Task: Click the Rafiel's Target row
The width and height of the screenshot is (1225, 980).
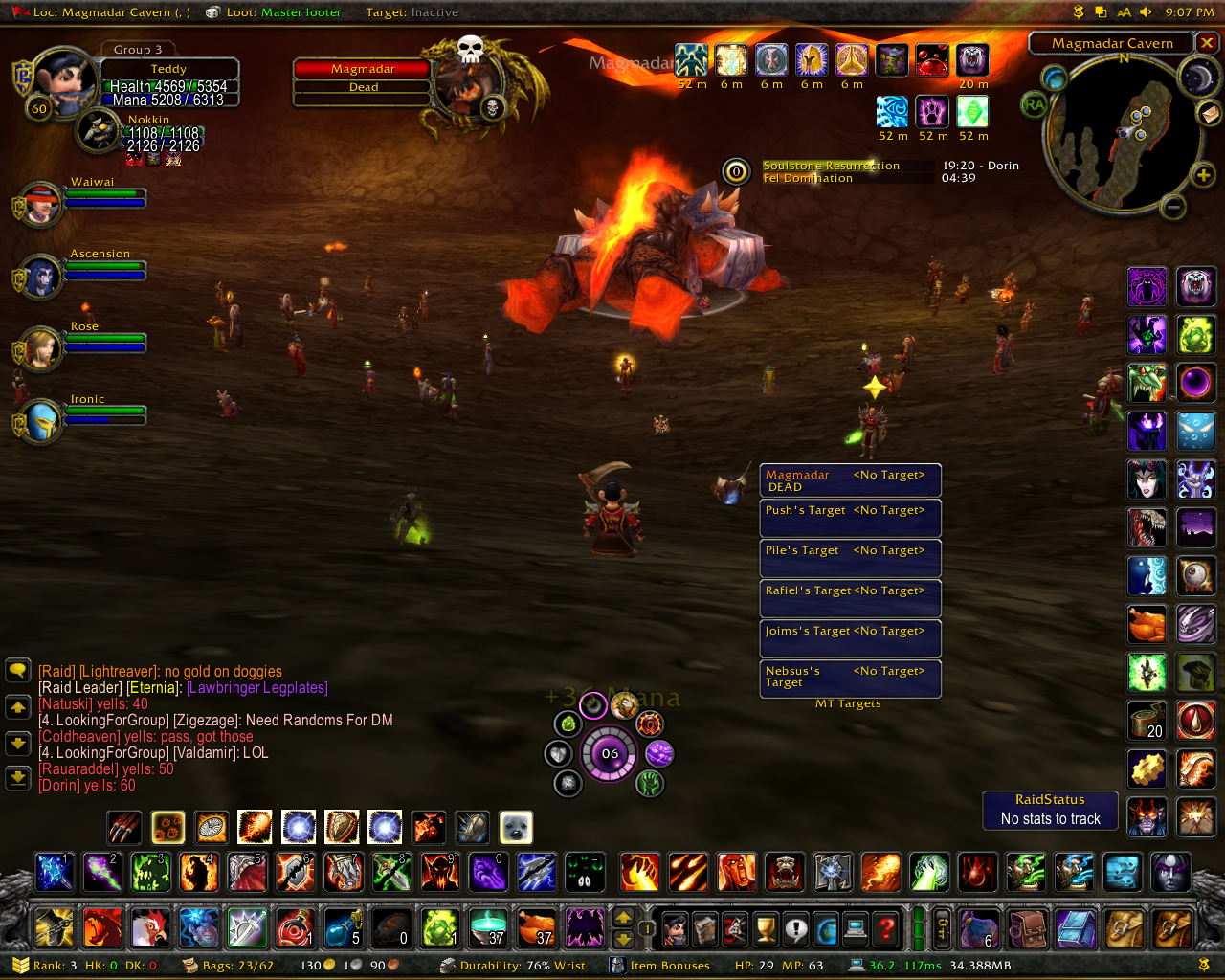Action: coord(850,598)
